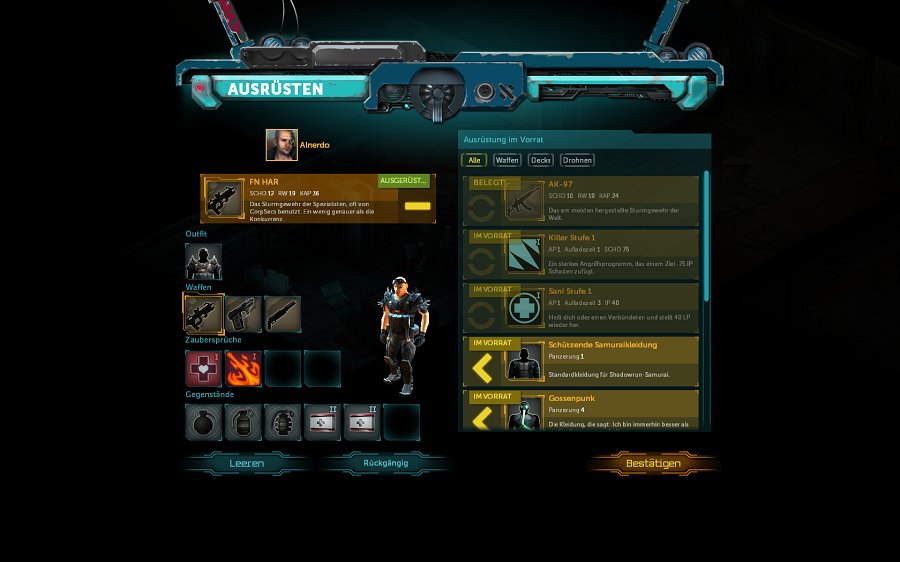Screen dimensions: 900x562
Task: Select the equipped outfit slot
Action: (x=203, y=262)
